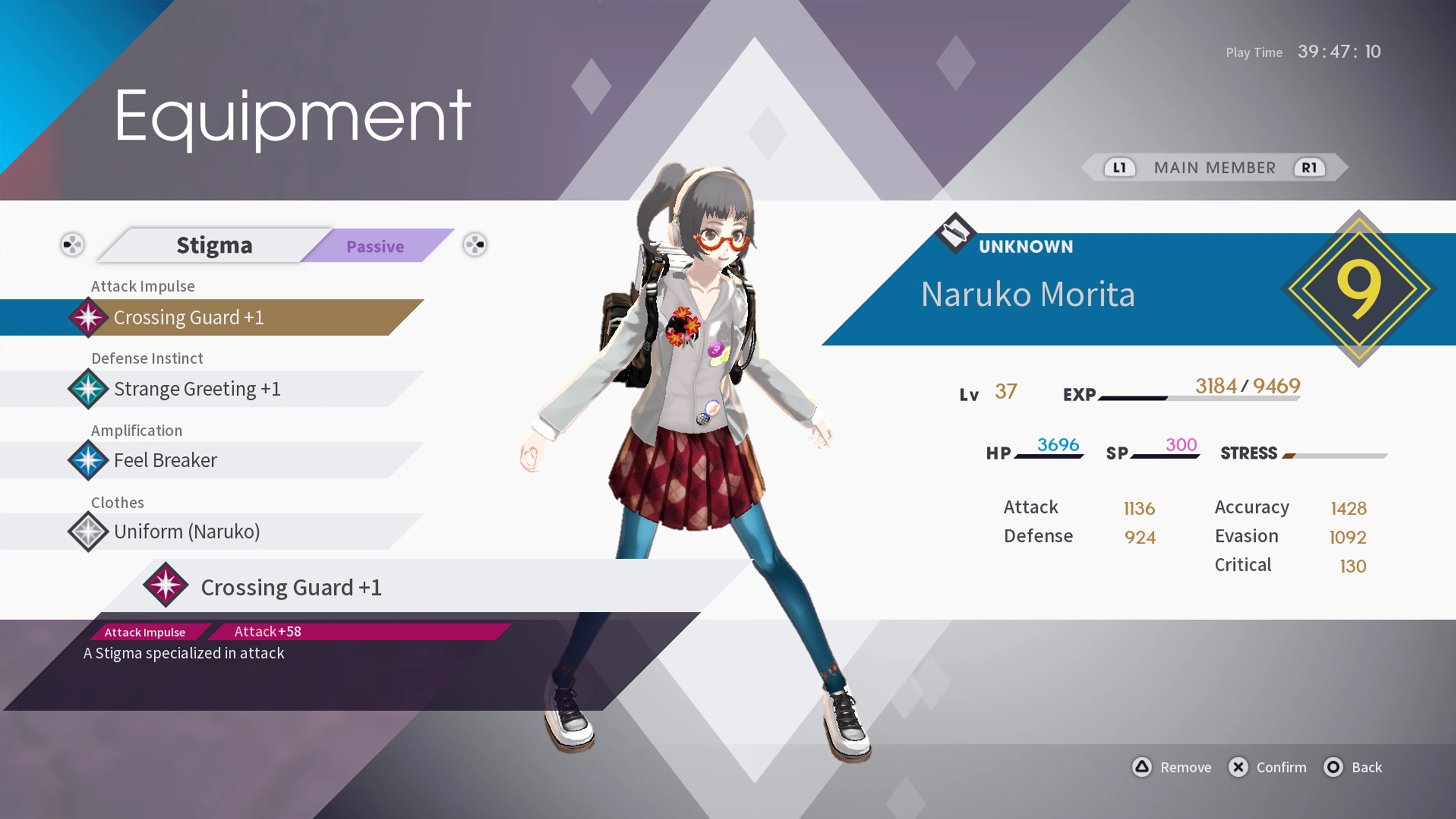The width and height of the screenshot is (1456, 819).
Task: Click the X icon next to Confirm
Action: (1238, 767)
